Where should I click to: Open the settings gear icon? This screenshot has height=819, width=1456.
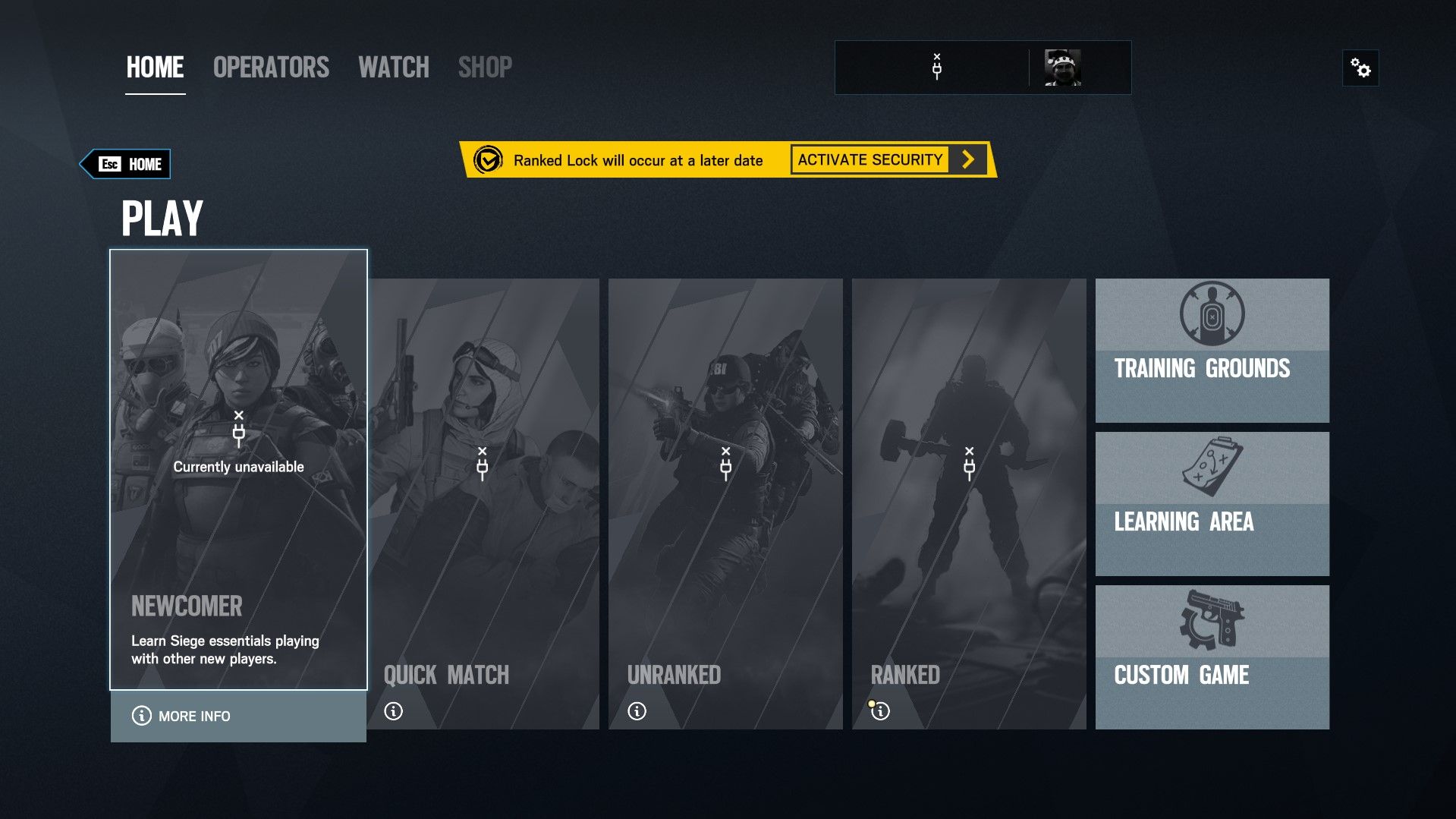pos(1362,68)
